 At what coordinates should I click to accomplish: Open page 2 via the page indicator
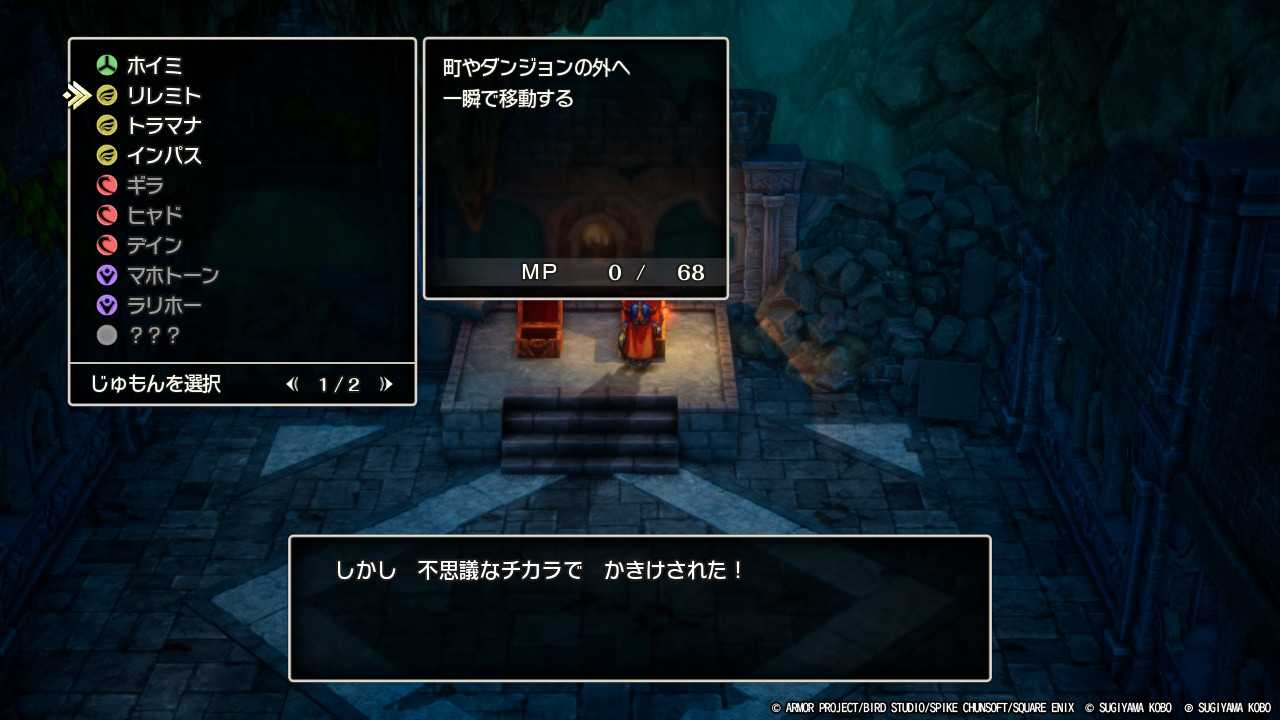point(340,383)
